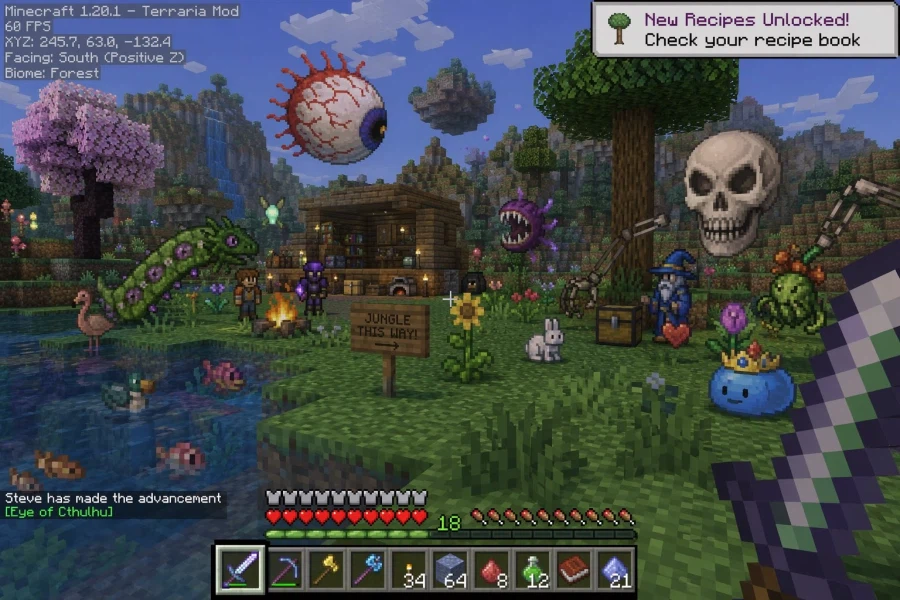The width and height of the screenshot is (900, 600).
Task: Select the red book hotbar slot
Action: [x=574, y=569]
